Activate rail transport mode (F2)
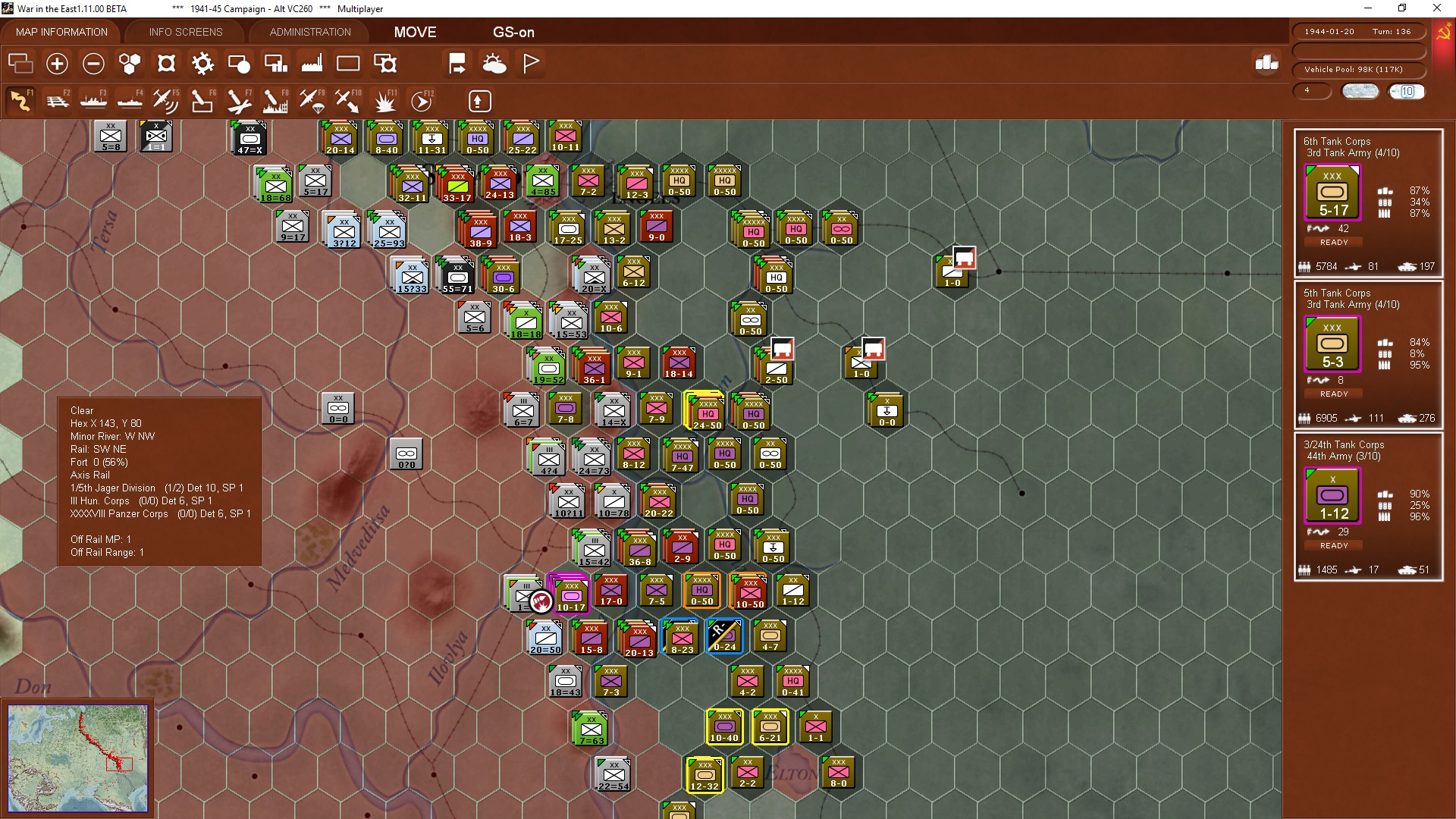This screenshot has width=1456, height=819. (x=58, y=101)
